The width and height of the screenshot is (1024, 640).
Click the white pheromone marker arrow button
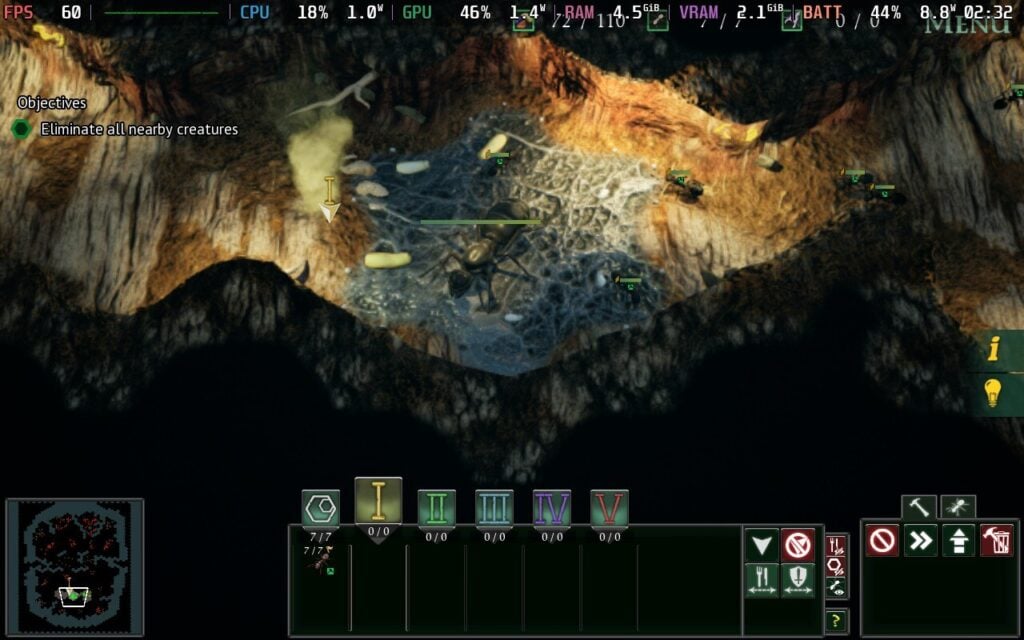pos(762,545)
